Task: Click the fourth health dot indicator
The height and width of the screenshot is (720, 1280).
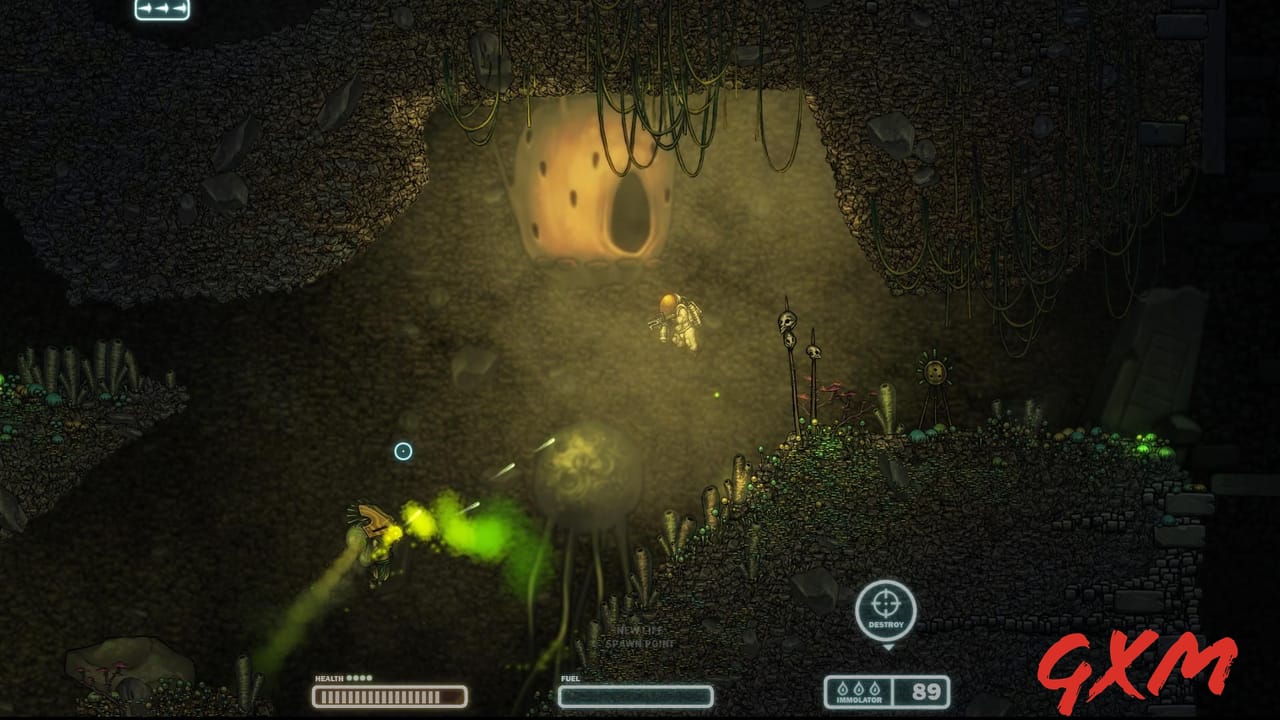Action: pos(370,678)
